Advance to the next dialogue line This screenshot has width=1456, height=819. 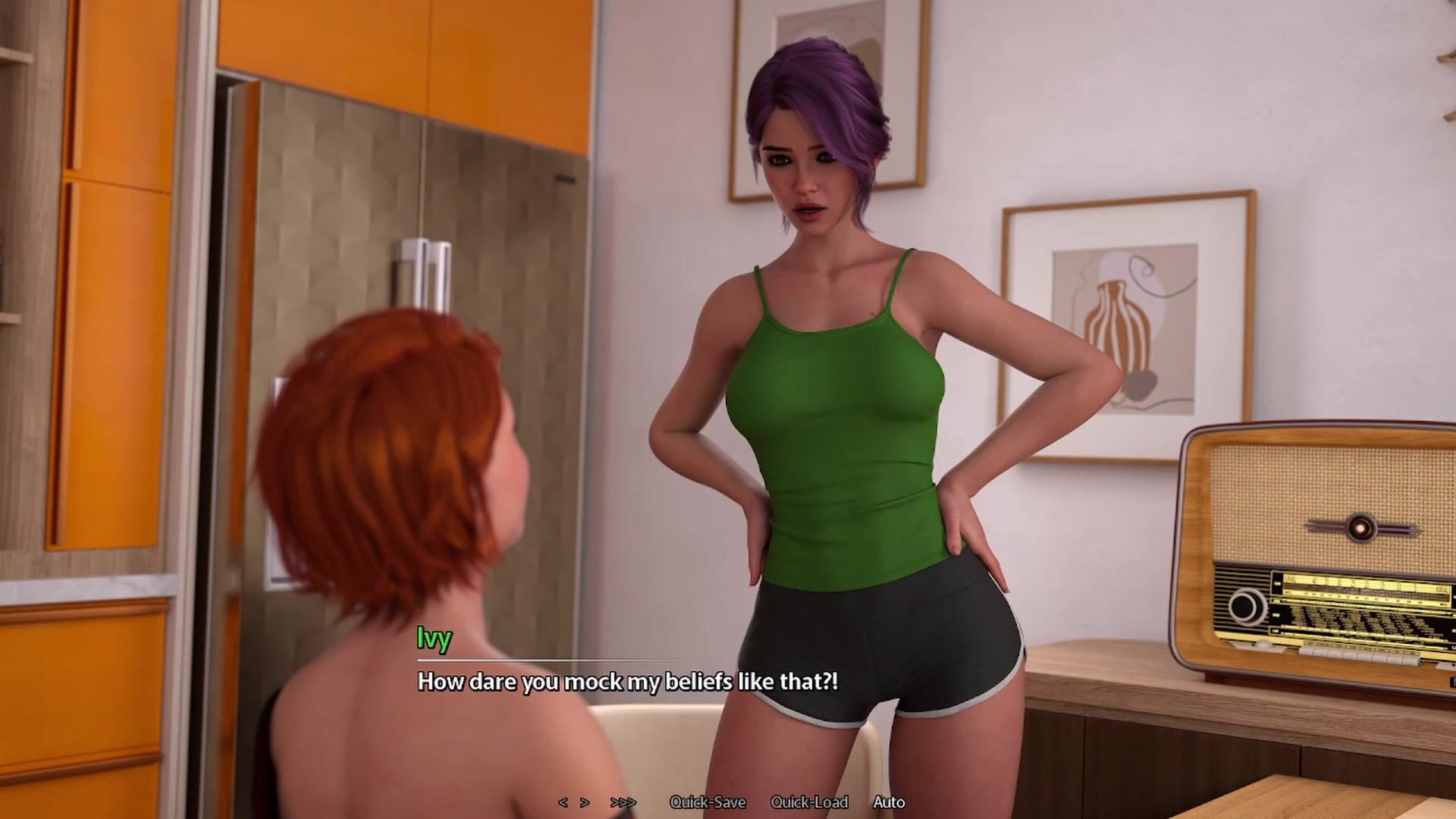[585, 802]
